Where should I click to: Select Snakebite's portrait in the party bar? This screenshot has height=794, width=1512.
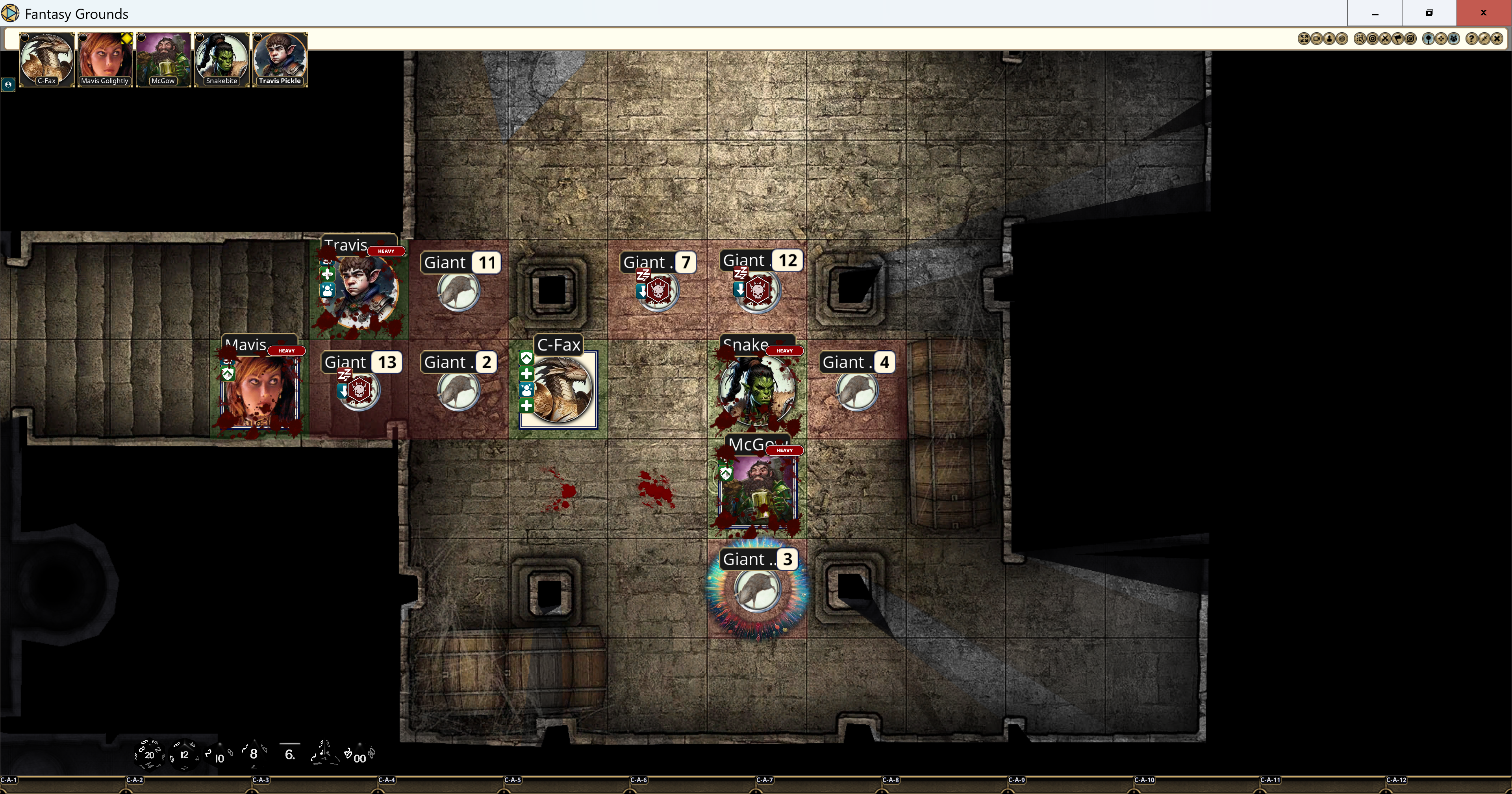point(222,59)
